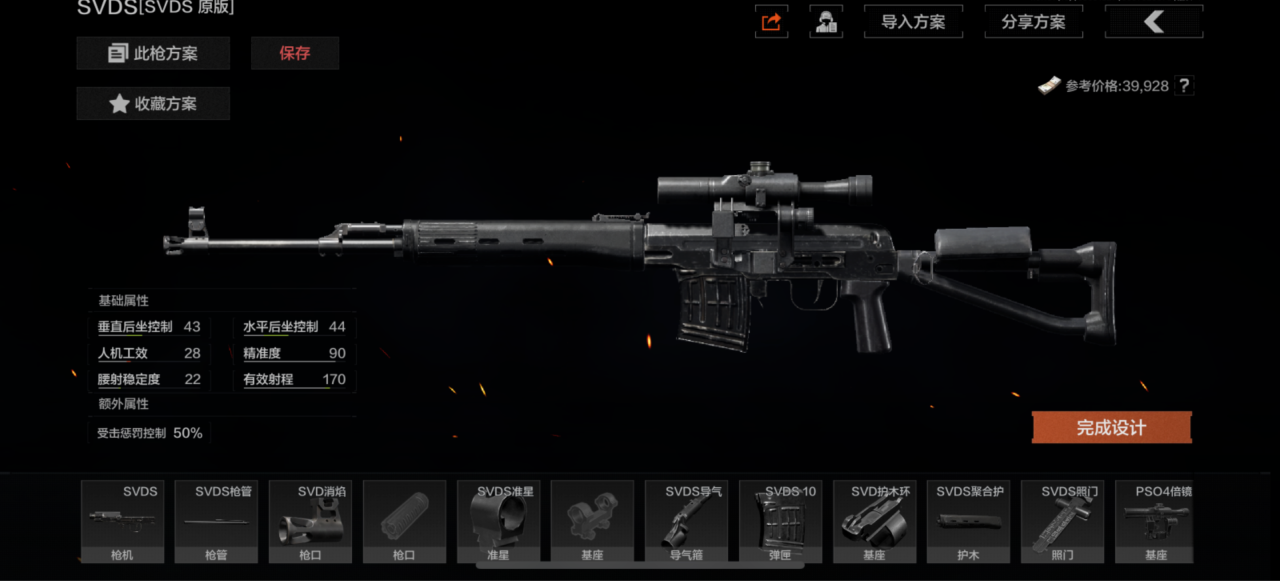Open the SVDS导气 gas block slot
Screen dimensions: 1280x583
[686, 521]
